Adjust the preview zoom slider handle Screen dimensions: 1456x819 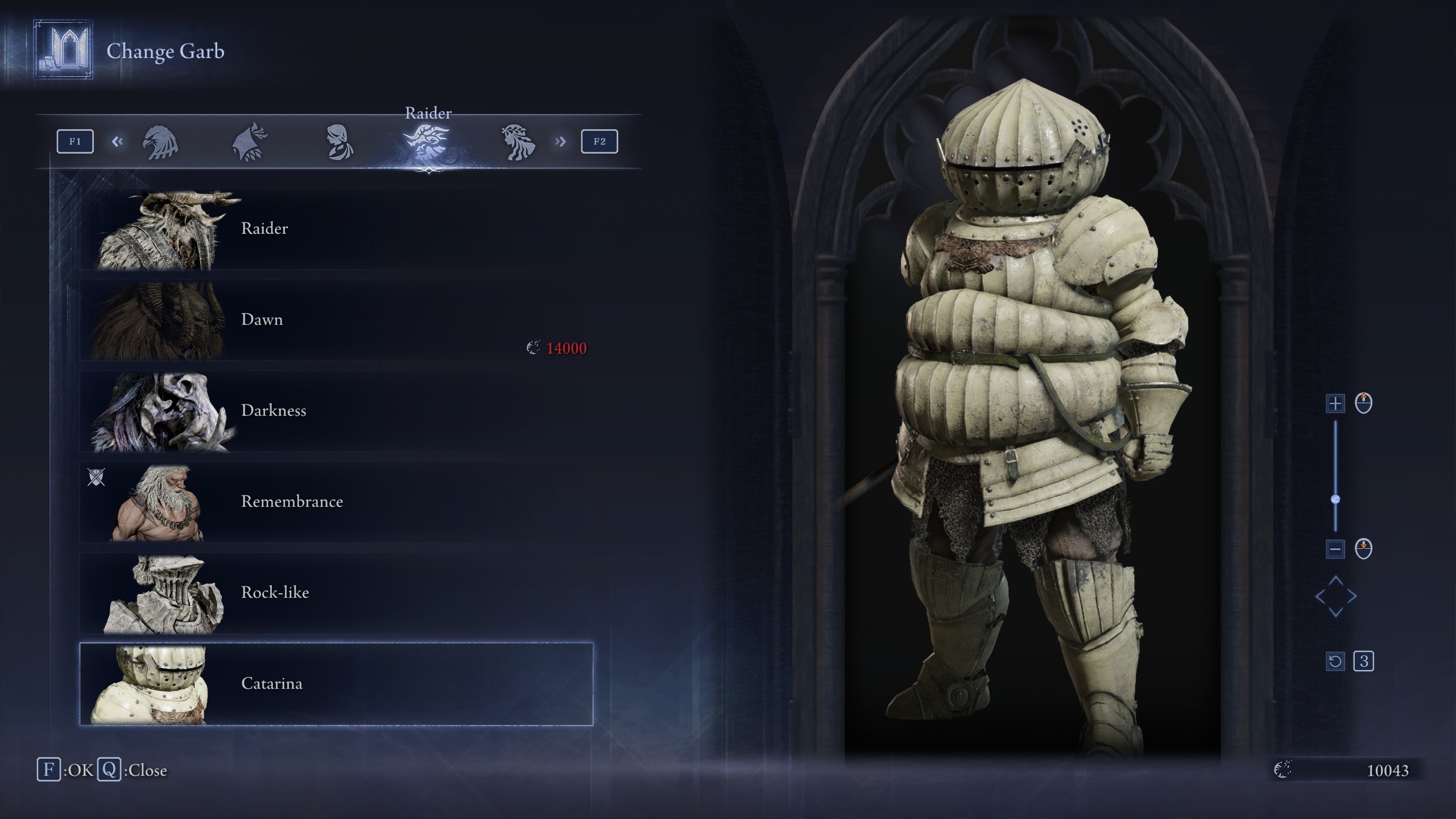[x=1335, y=499]
